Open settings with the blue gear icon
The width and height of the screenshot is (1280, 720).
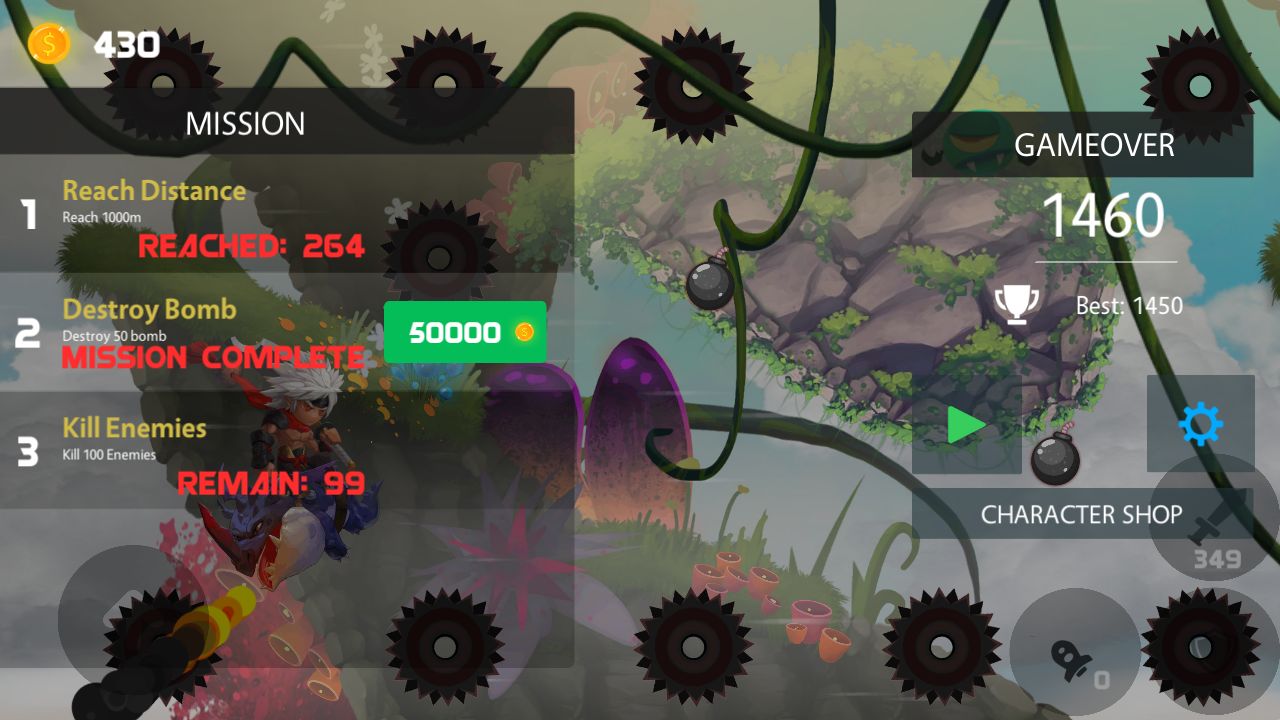1200,425
